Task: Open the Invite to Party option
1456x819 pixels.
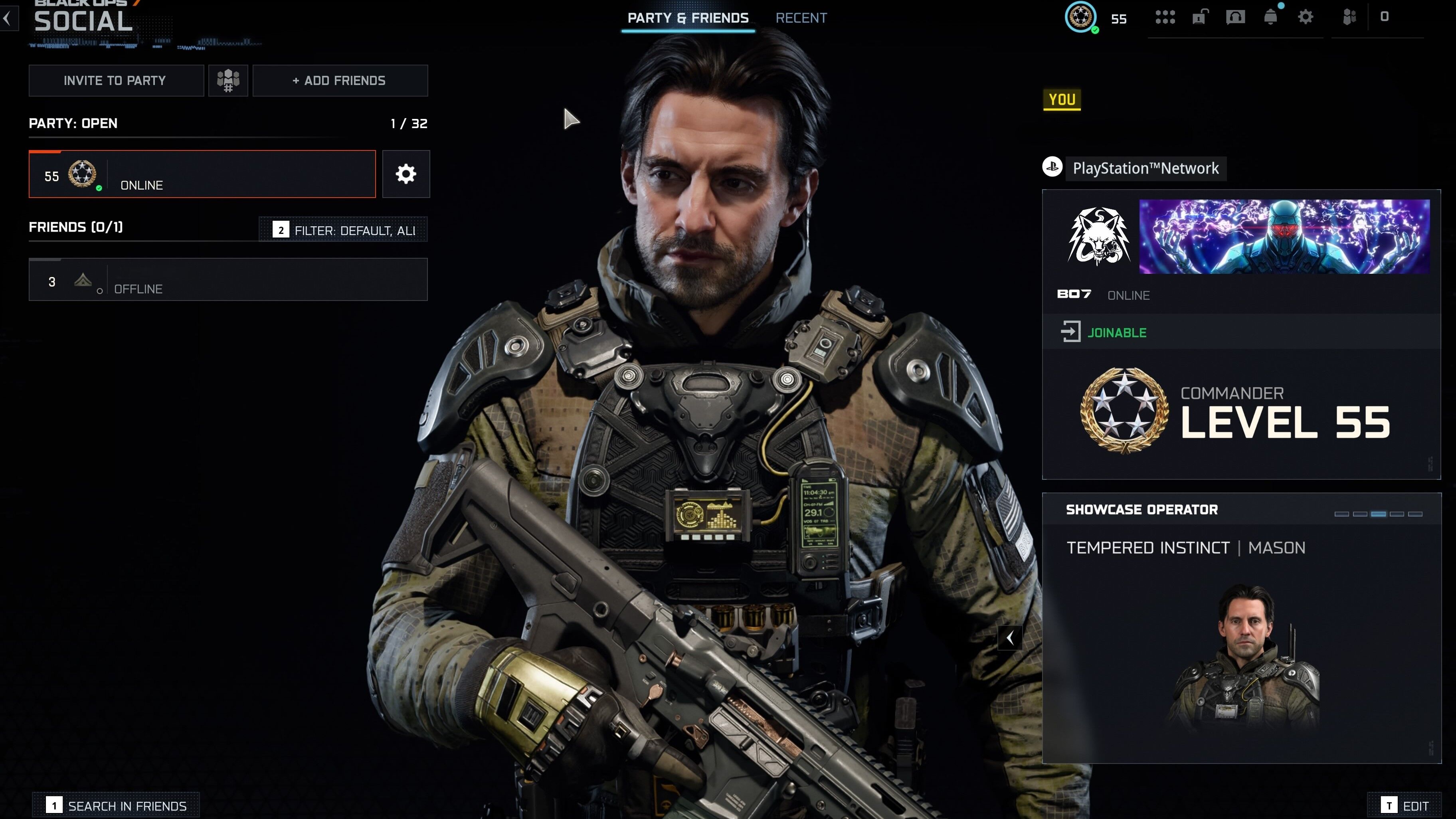Action: [x=116, y=81]
